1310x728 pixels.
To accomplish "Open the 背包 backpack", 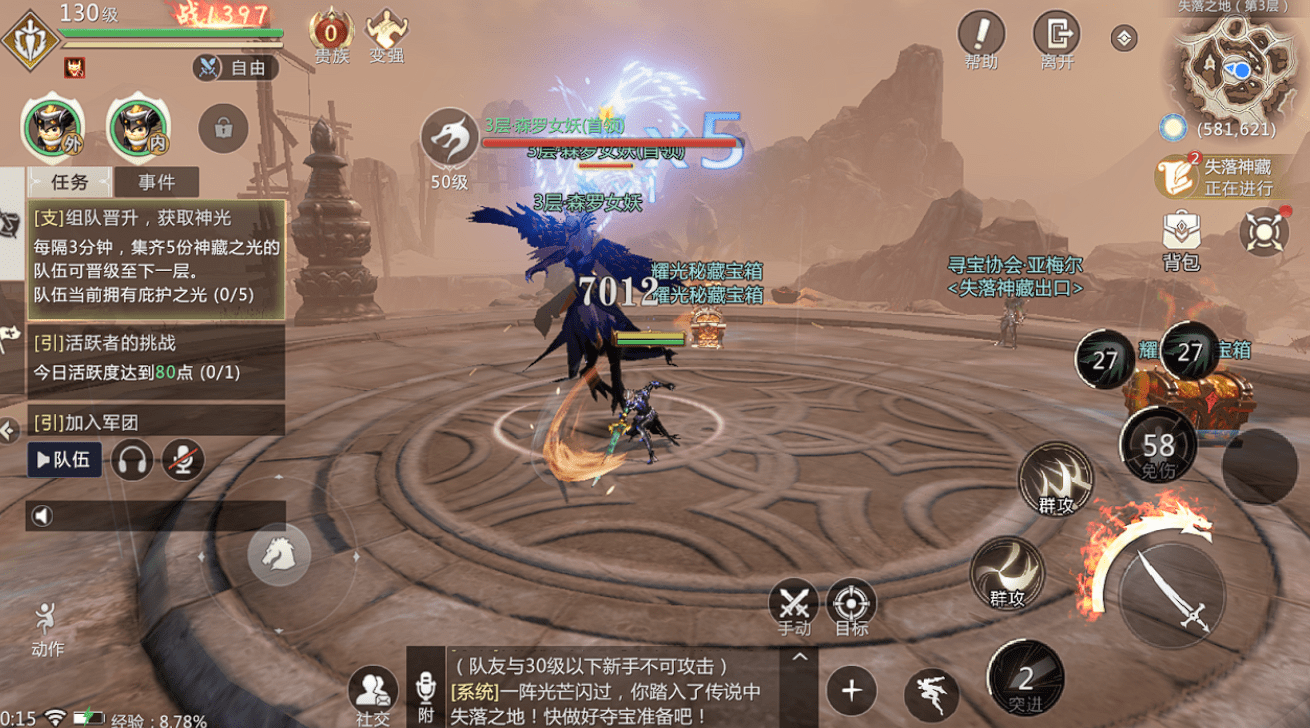I will 1181,240.
